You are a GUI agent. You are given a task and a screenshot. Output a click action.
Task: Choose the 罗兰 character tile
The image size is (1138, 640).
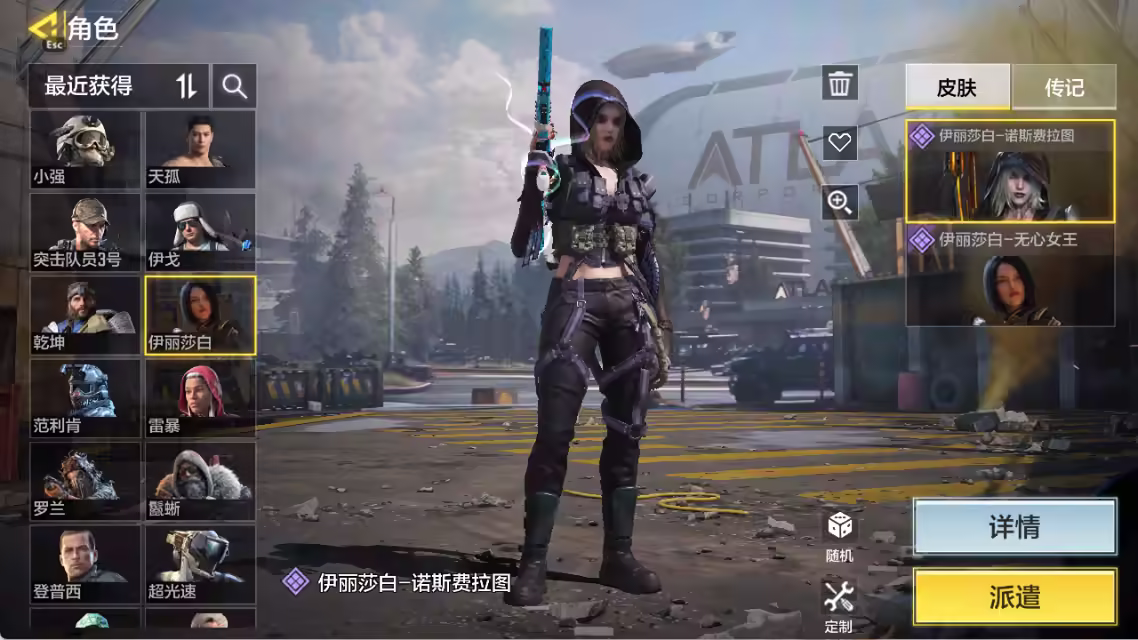coord(85,481)
